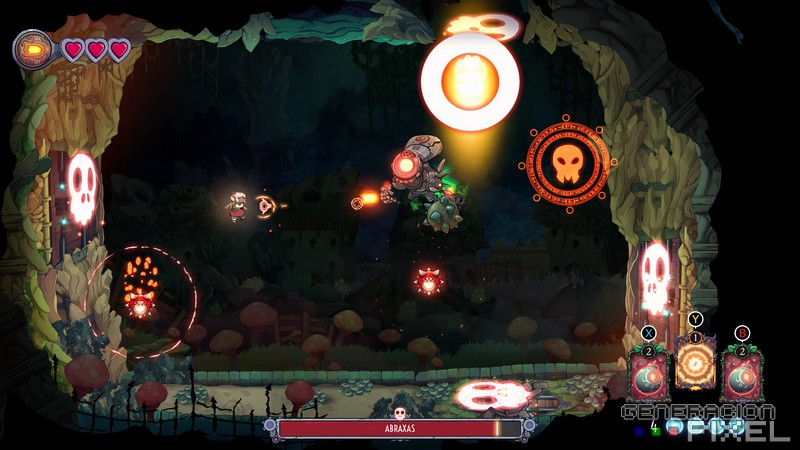Screen dimensions: 800x450
Task: Select the bomb card assigned to B
Action: pos(741,374)
